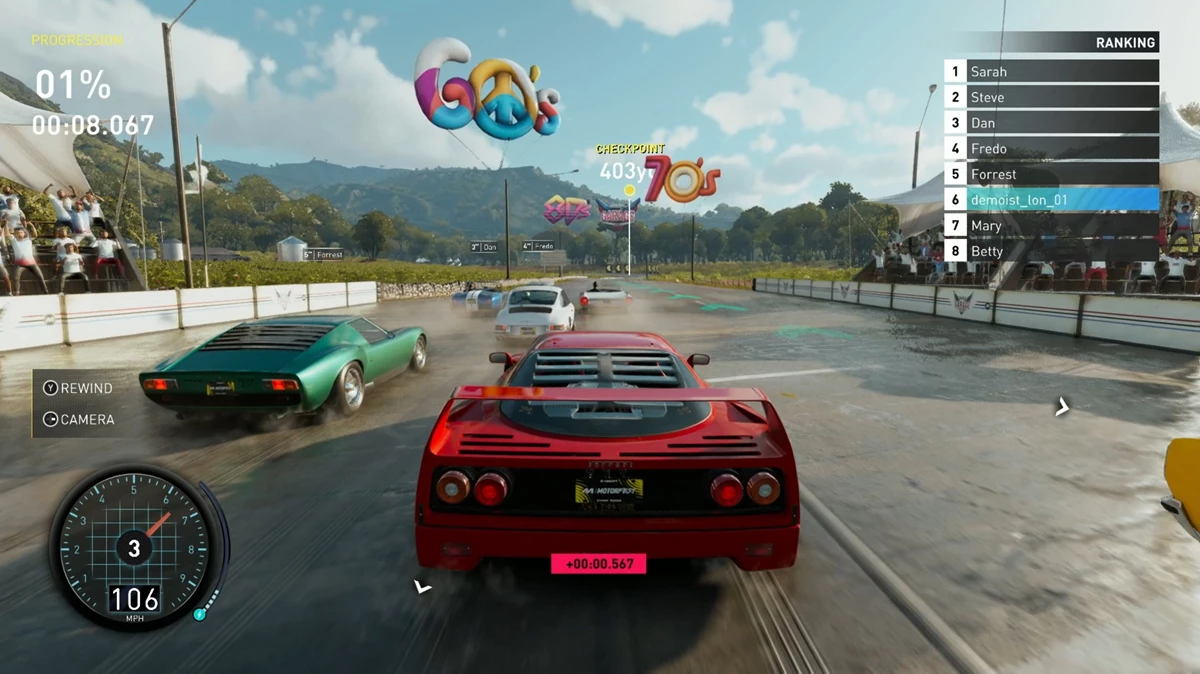The width and height of the screenshot is (1200, 674).
Task: Click Steve's row in the ranking
Action: coord(1050,97)
